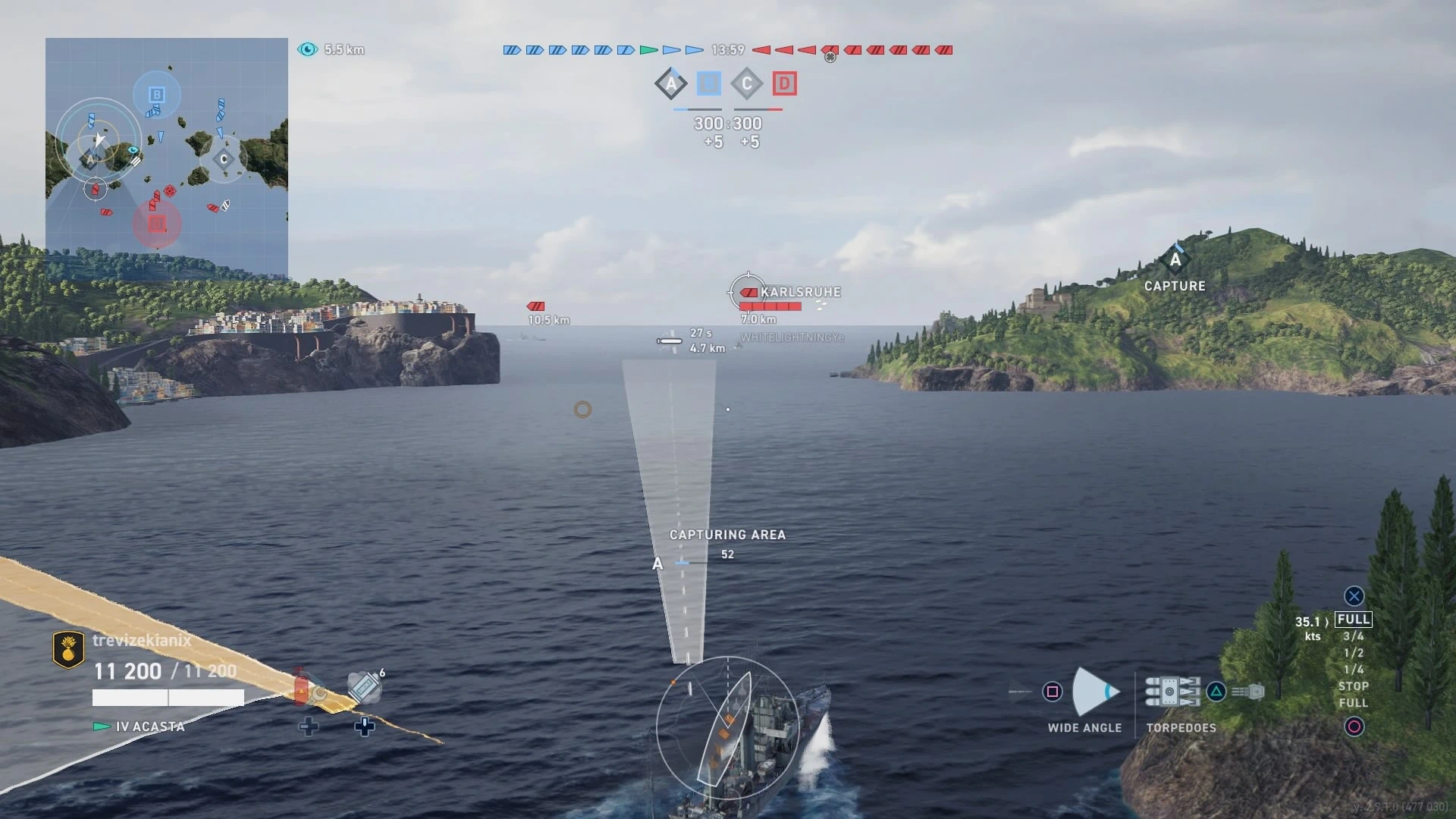Open the tactical minimap

167,159
